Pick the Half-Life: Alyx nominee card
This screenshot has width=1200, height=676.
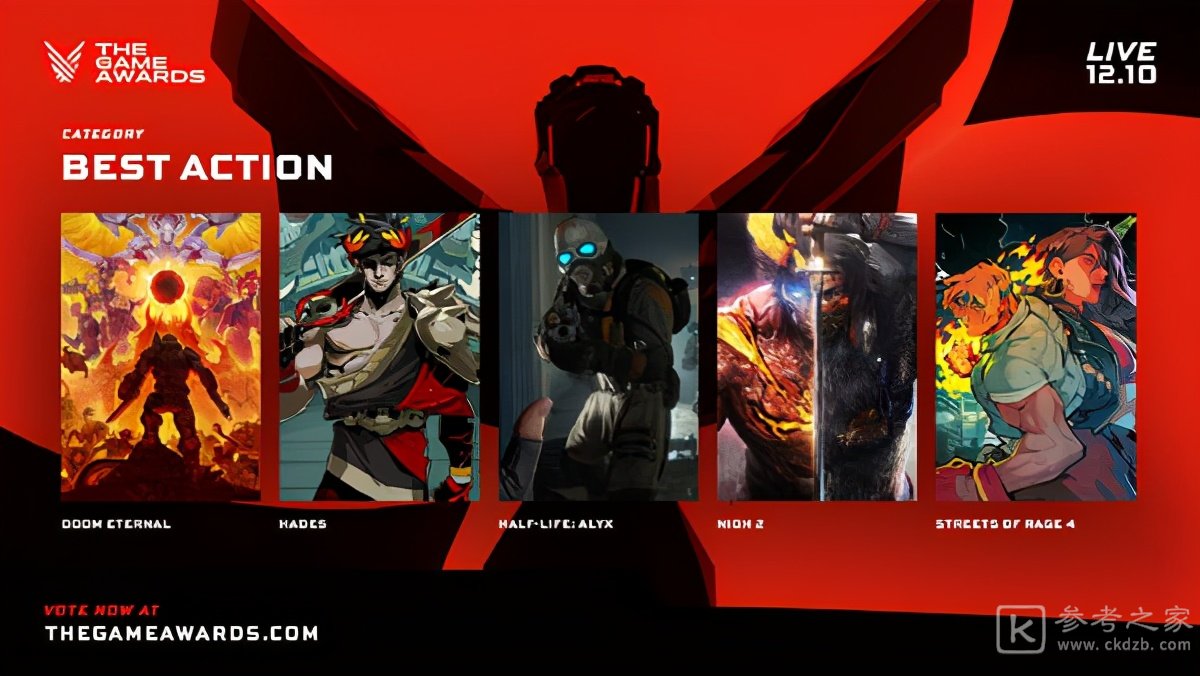(598, 356)
